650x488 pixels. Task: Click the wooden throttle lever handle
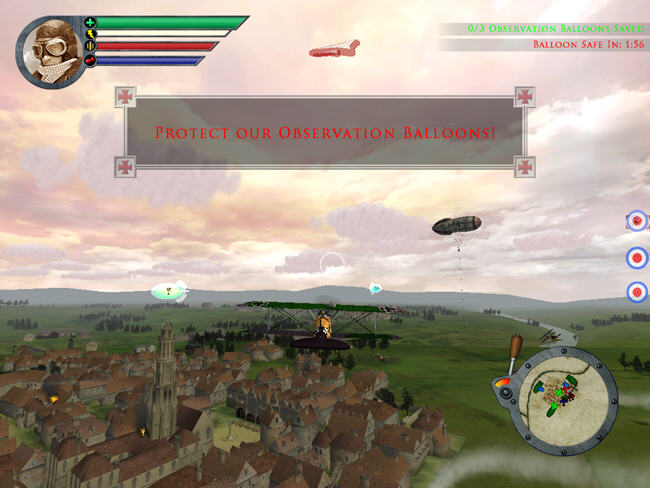516,347
